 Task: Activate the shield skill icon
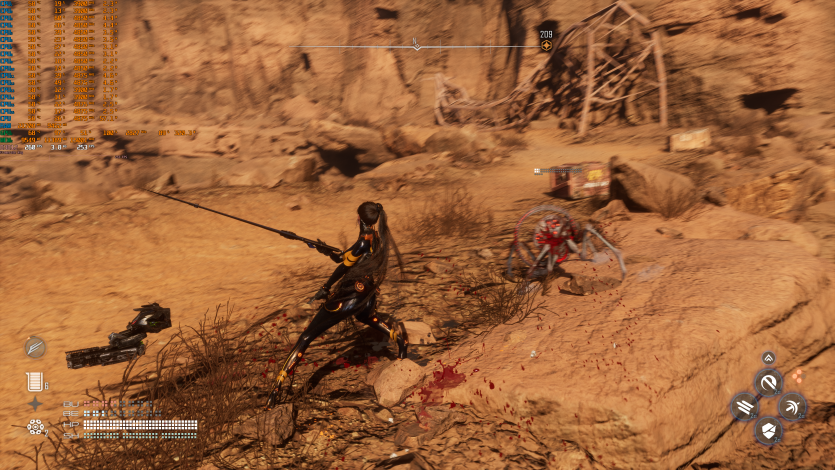(768, 431)
